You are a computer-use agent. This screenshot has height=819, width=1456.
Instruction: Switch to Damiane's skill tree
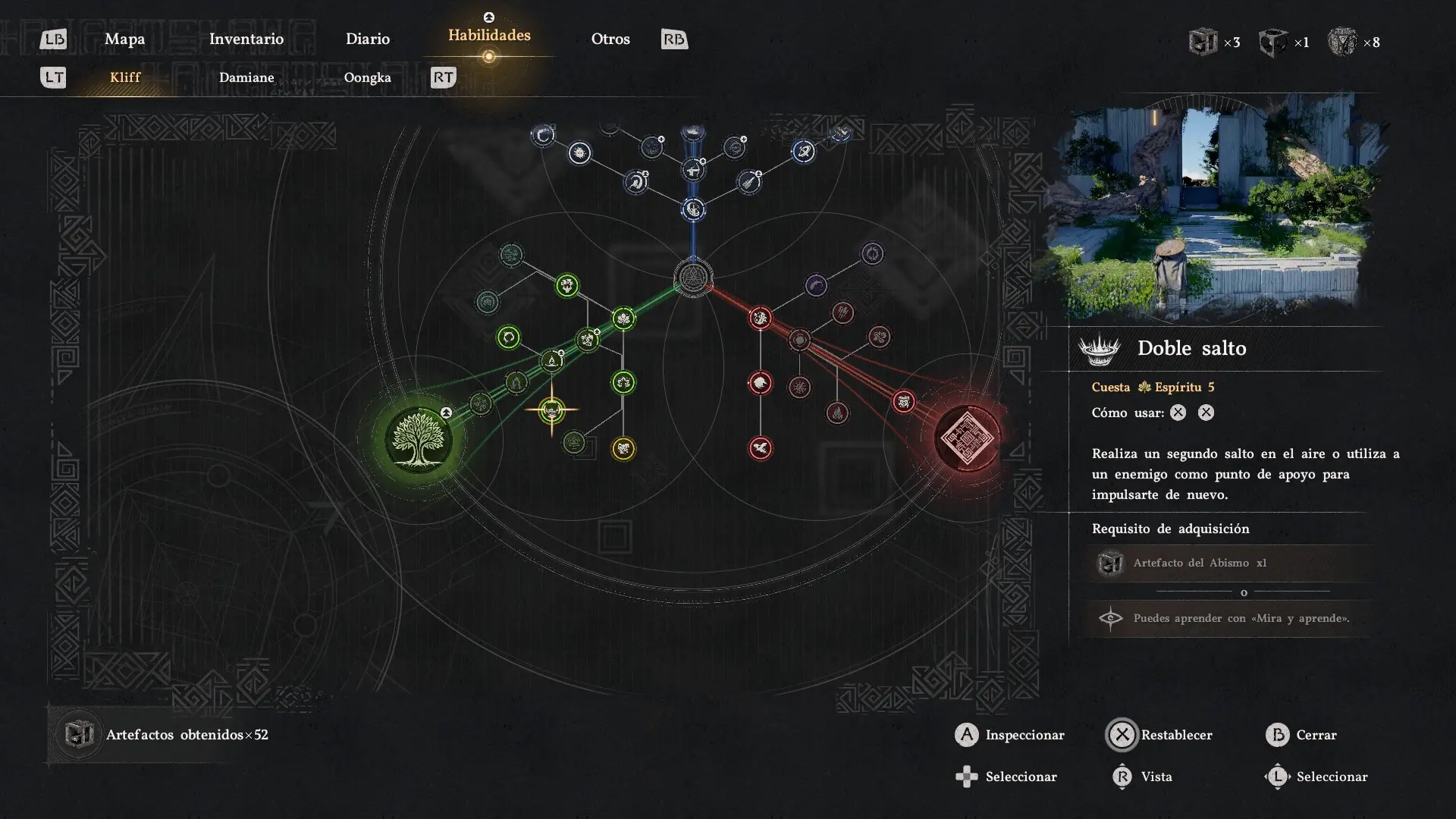tap(246, 77)
